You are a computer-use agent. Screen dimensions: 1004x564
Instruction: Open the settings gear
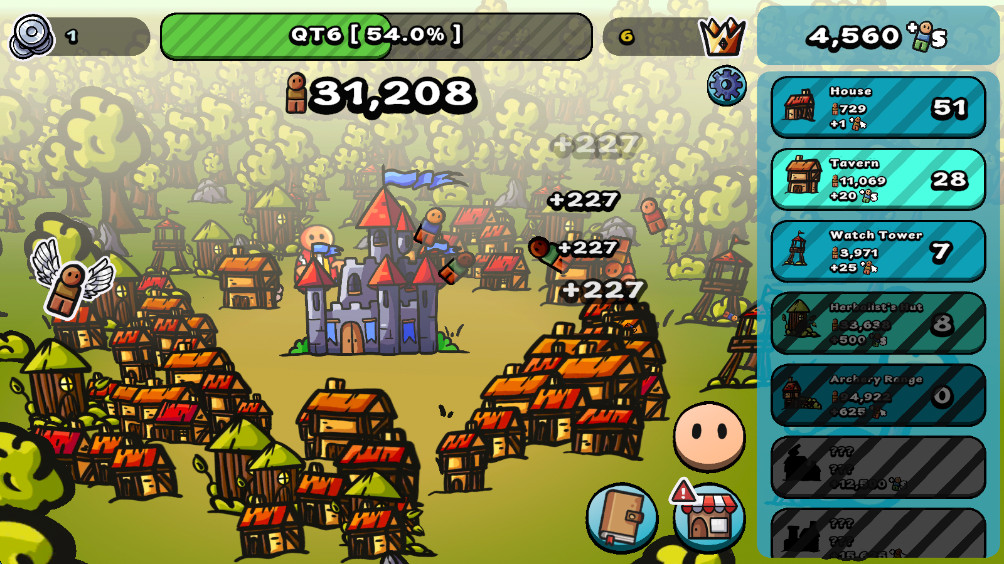point(726,86)
